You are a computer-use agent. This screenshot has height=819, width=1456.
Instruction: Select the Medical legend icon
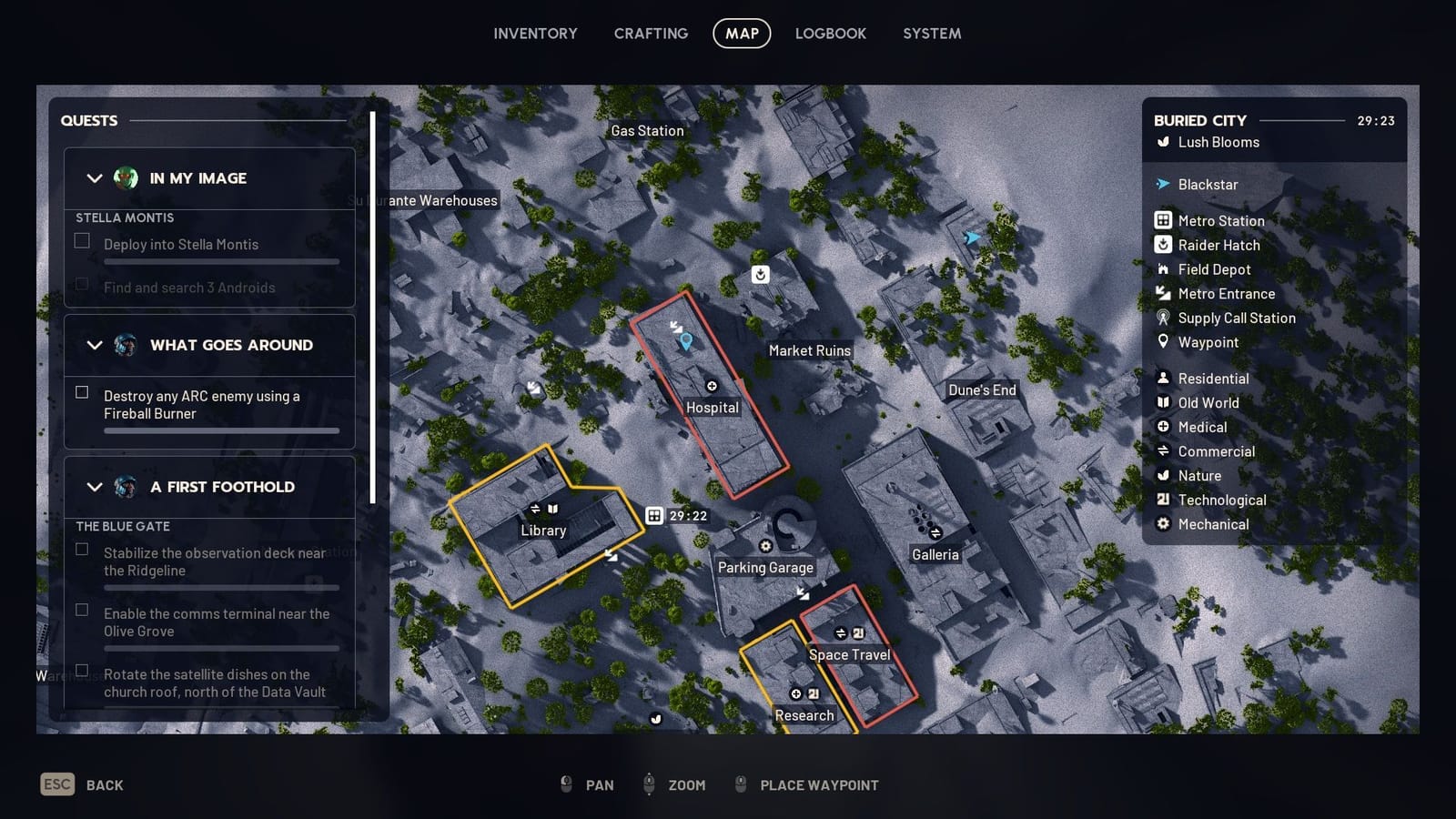tap(1162, 427)
